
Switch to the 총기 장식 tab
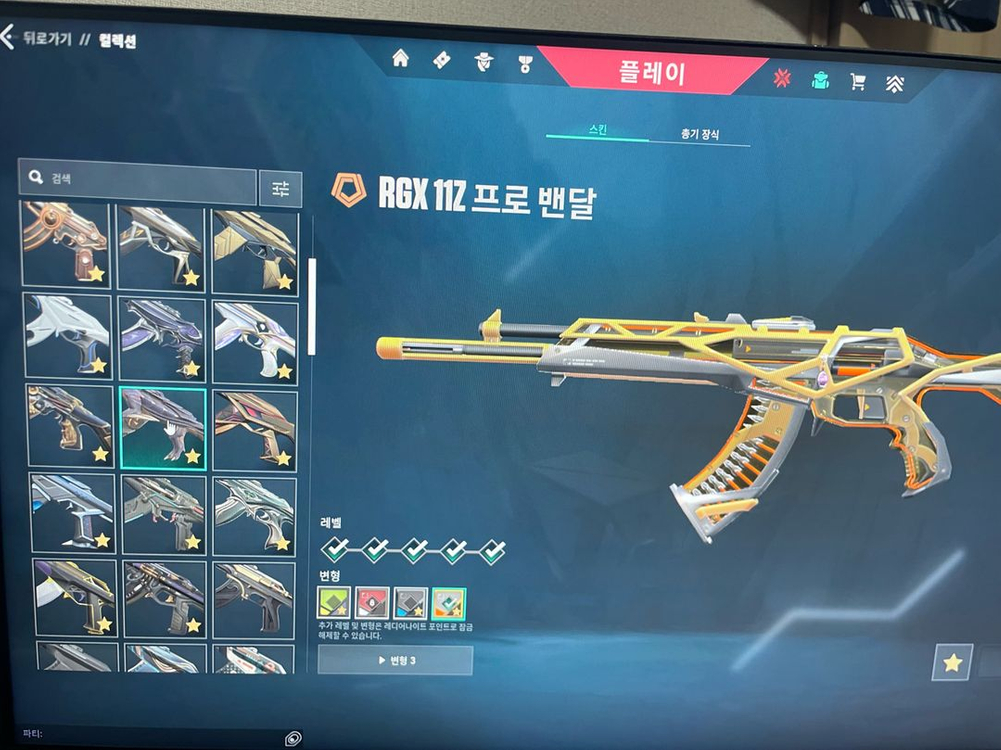point(699,134)
